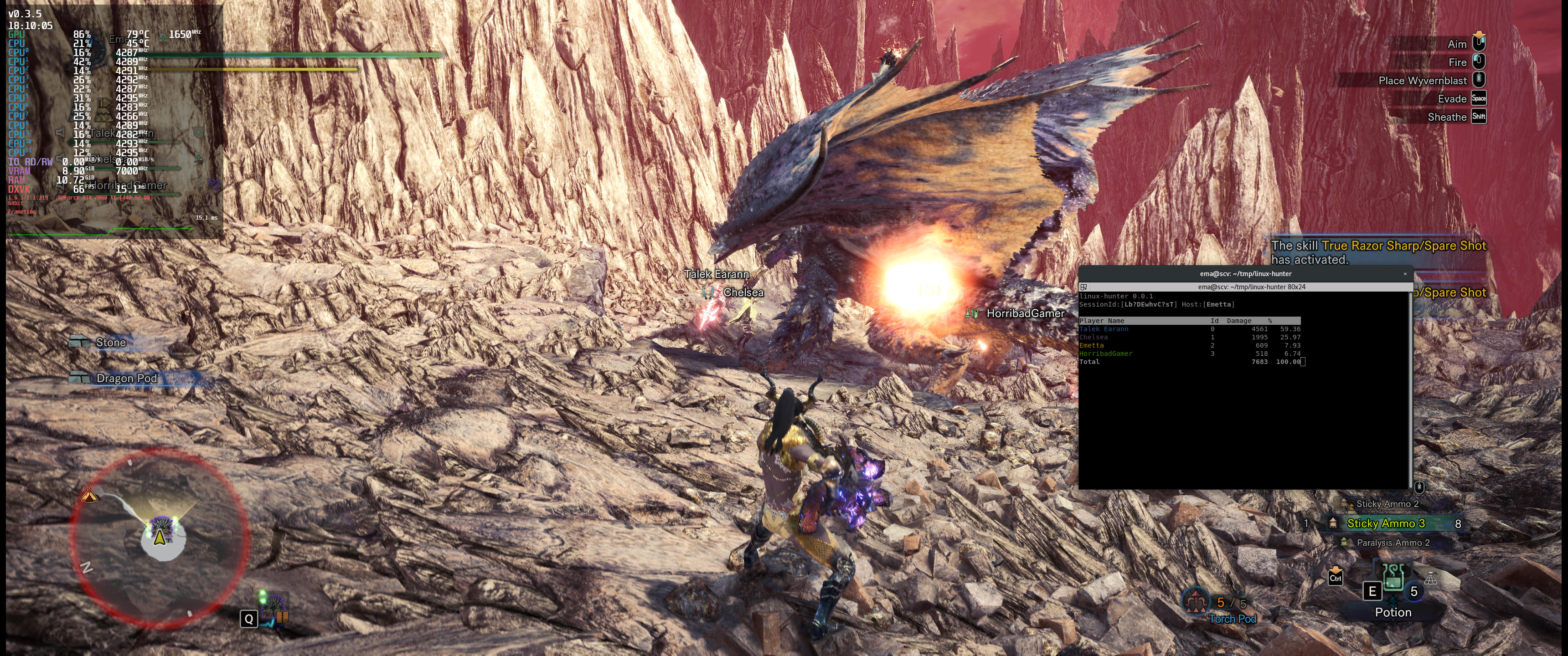Switch to Paralysis Ammo 2

[x=1393, y=542]
